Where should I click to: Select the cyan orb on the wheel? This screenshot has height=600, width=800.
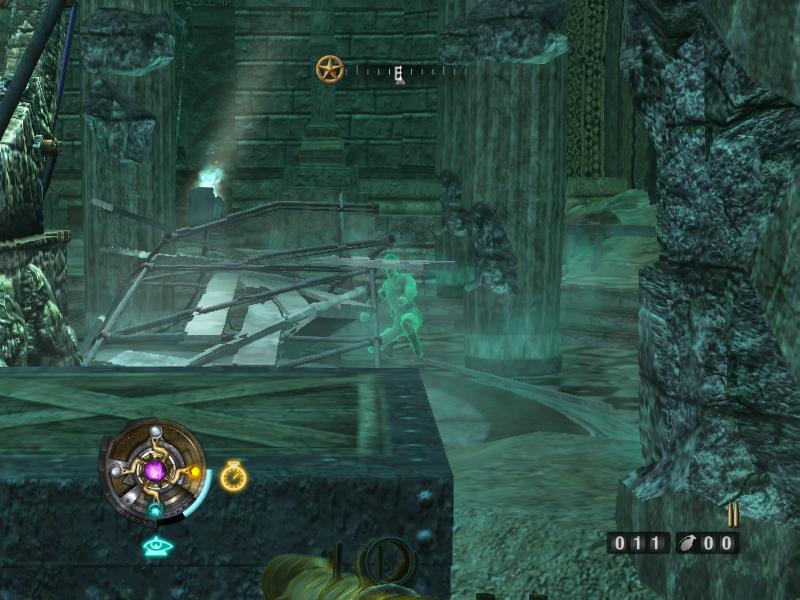[x=155, y=510]
